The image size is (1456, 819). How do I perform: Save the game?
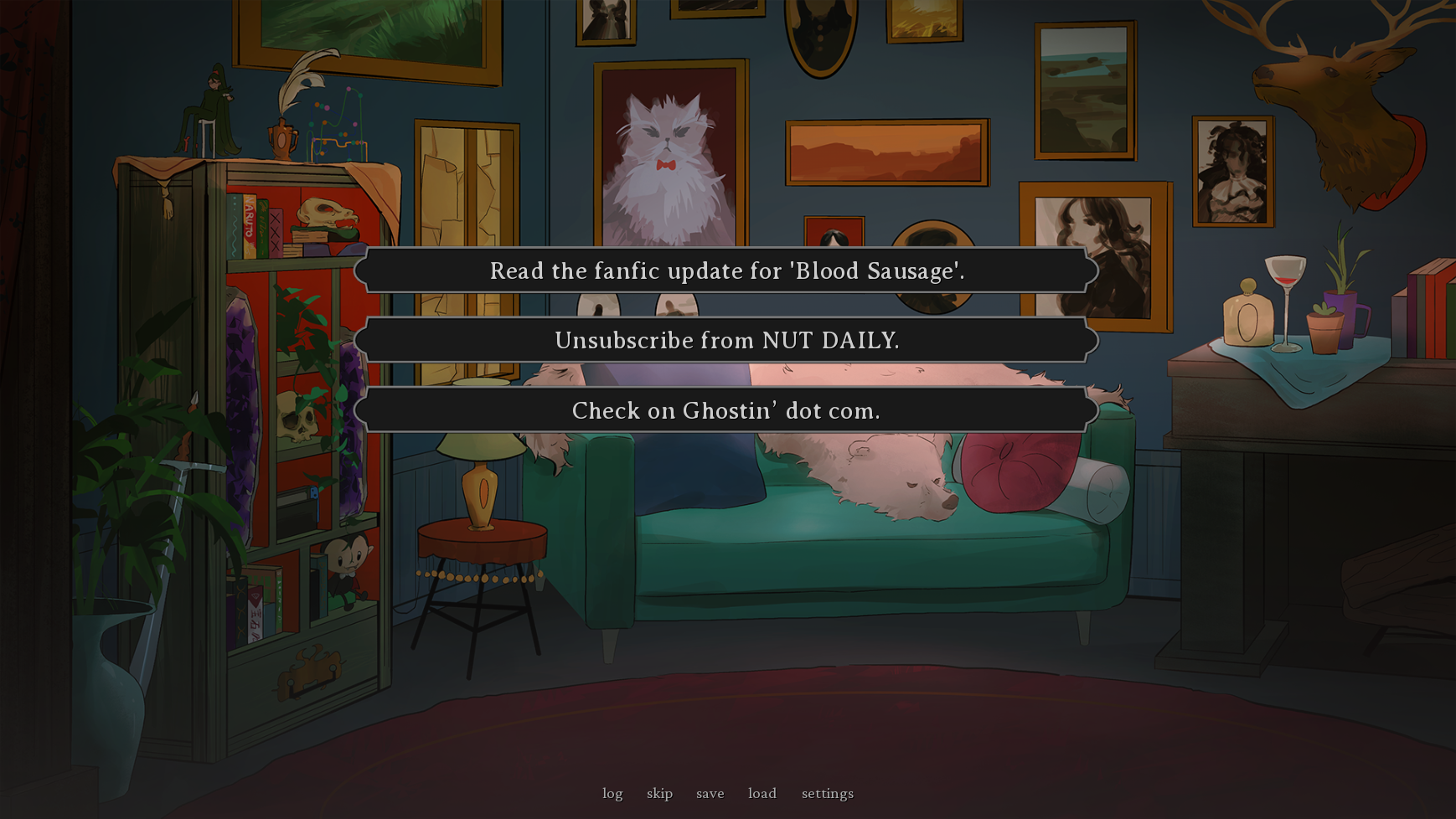click(710, 793)
